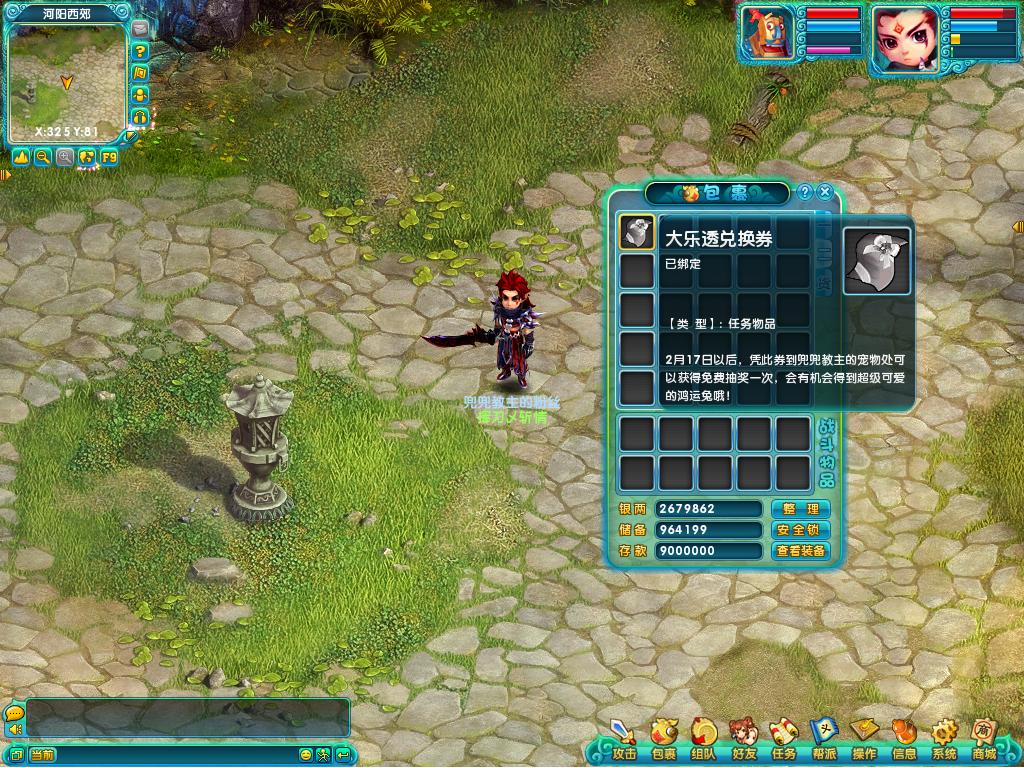Open the 系统 system settings gear
Viewport: 1024px width, 768px height.
point(943,738)
